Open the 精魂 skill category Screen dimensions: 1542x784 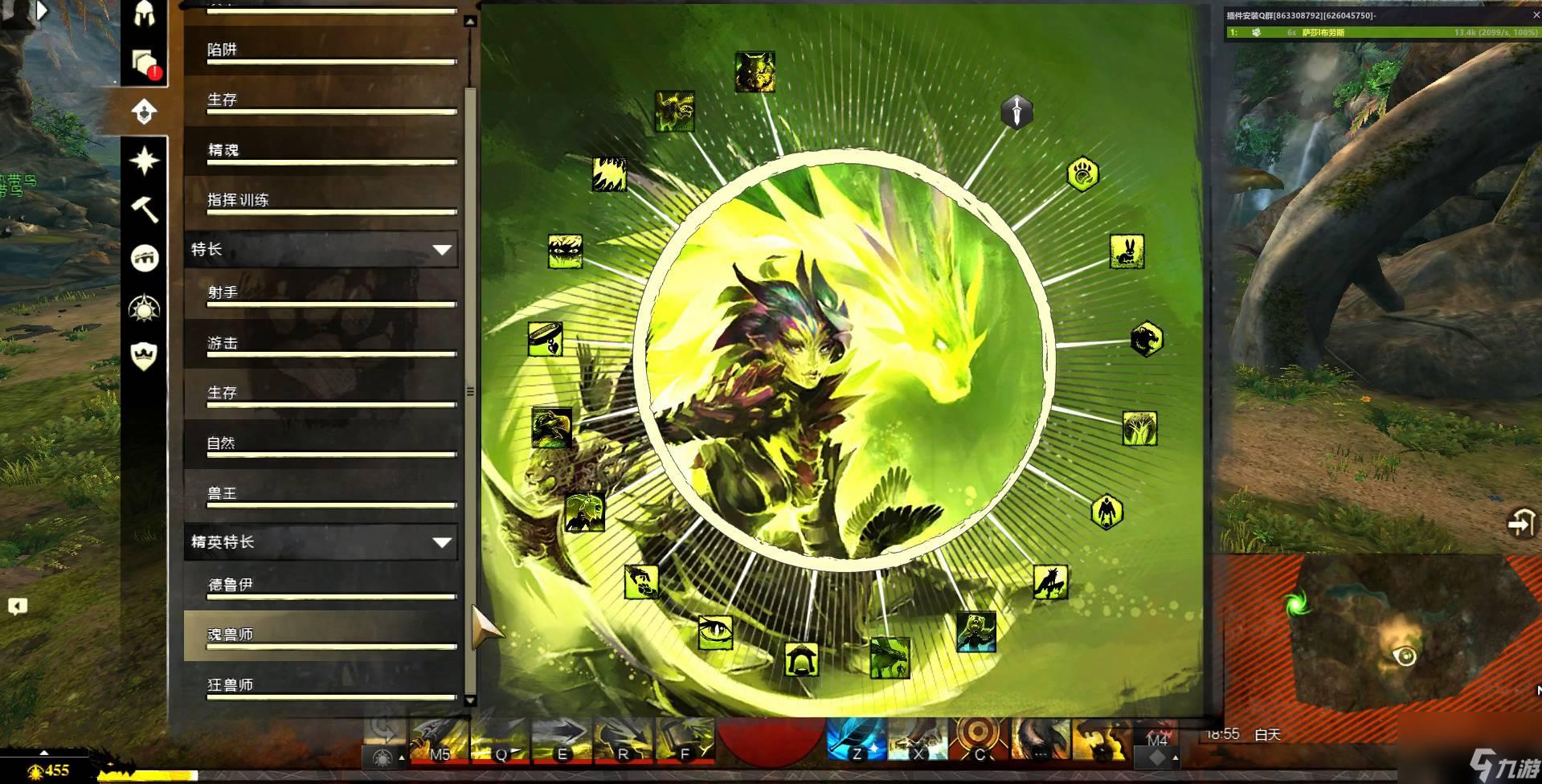coord(321,150)
